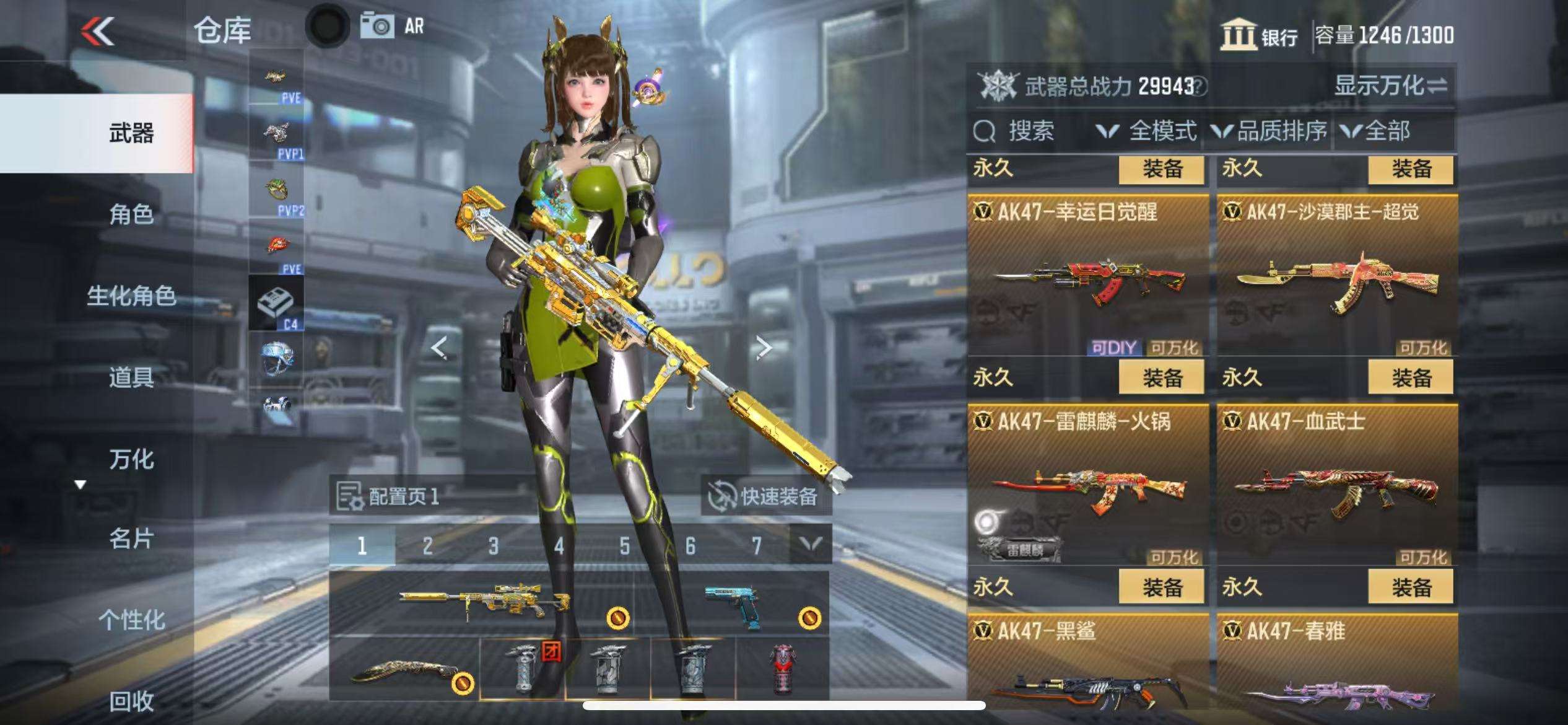The height and width of the screenshot is (725, 1568).
Task: Open the 配置页1 loadout page settings
Action: pyautogui.click(x=389, y=496)
